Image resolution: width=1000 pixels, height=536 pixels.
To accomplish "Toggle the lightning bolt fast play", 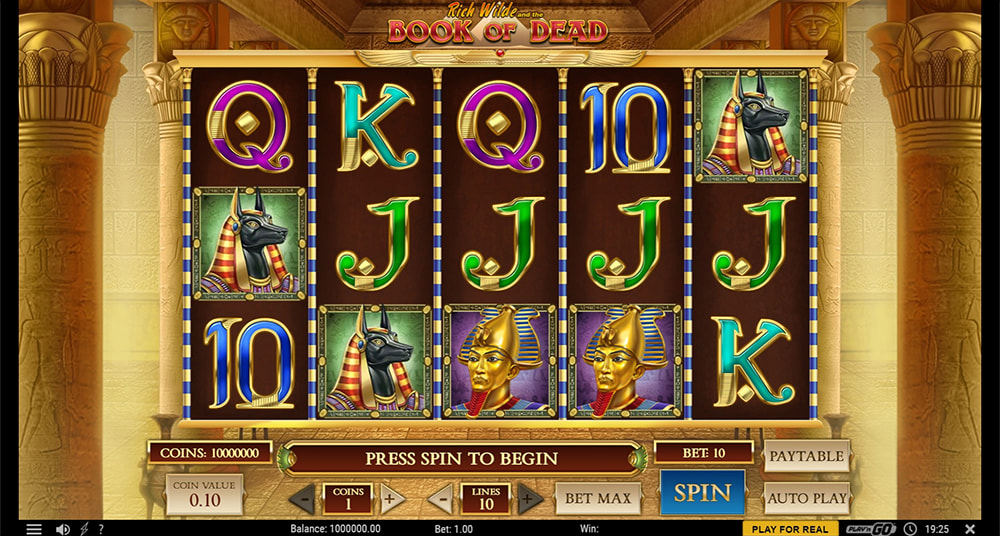I will pos(84,528).
